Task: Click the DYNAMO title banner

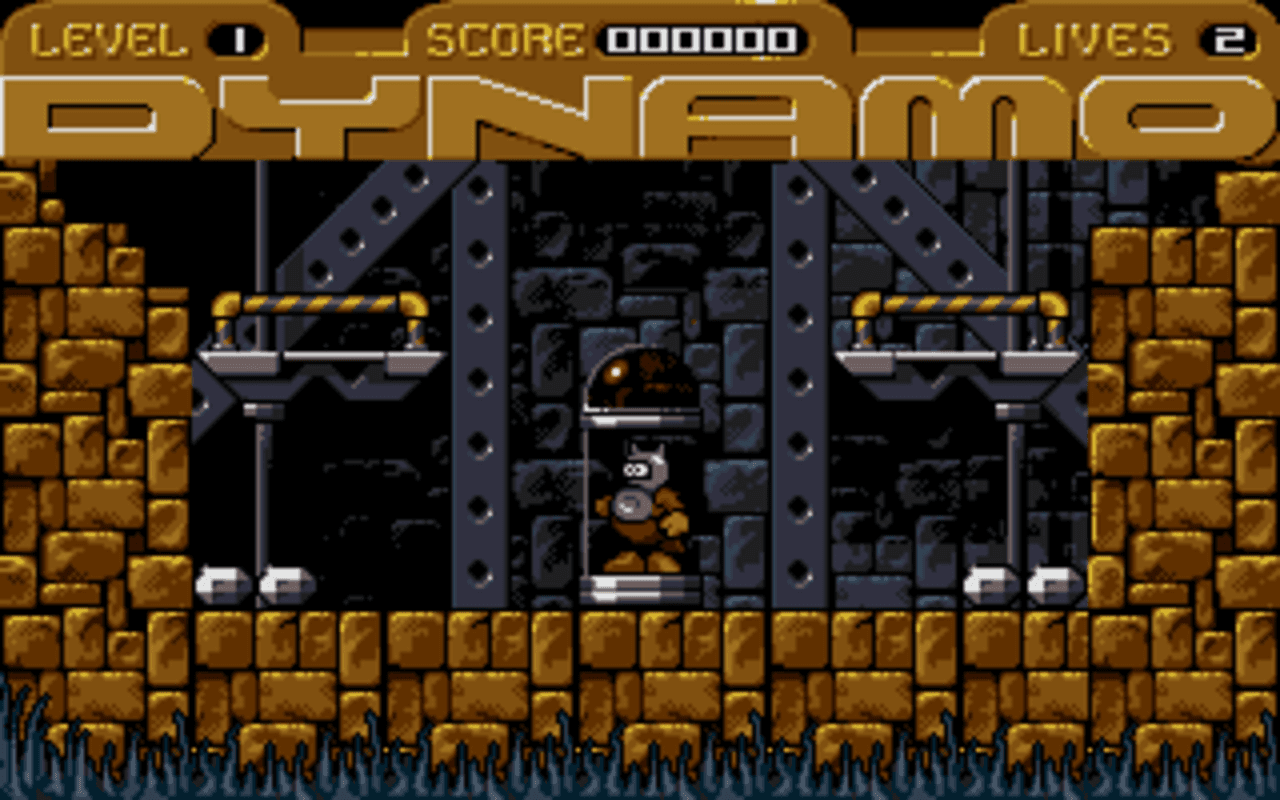Action: [x=640, y=110]
